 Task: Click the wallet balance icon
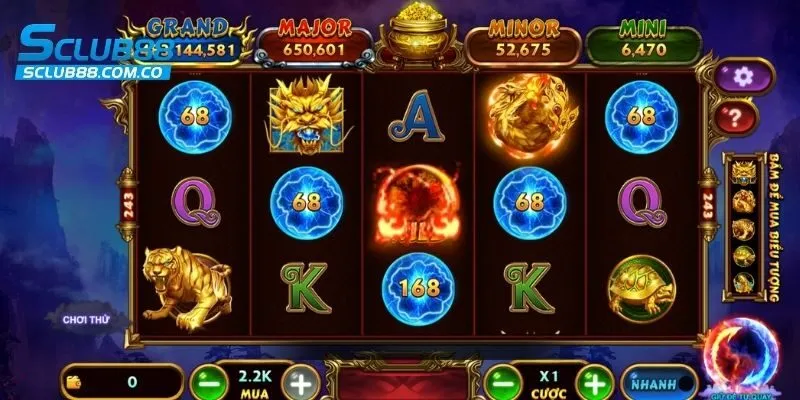point(72,382)
